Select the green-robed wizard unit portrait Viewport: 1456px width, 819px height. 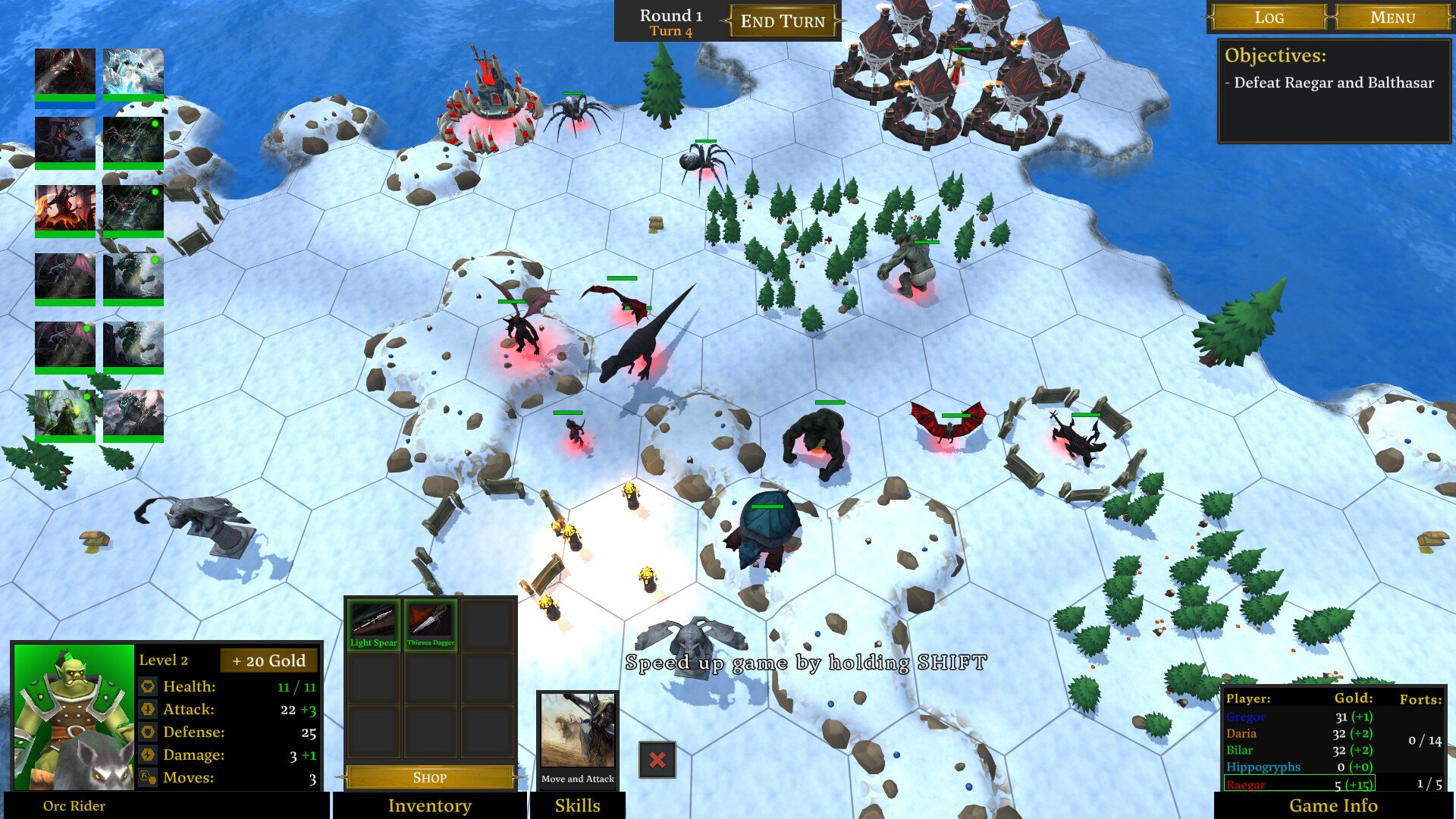[65, 414]
